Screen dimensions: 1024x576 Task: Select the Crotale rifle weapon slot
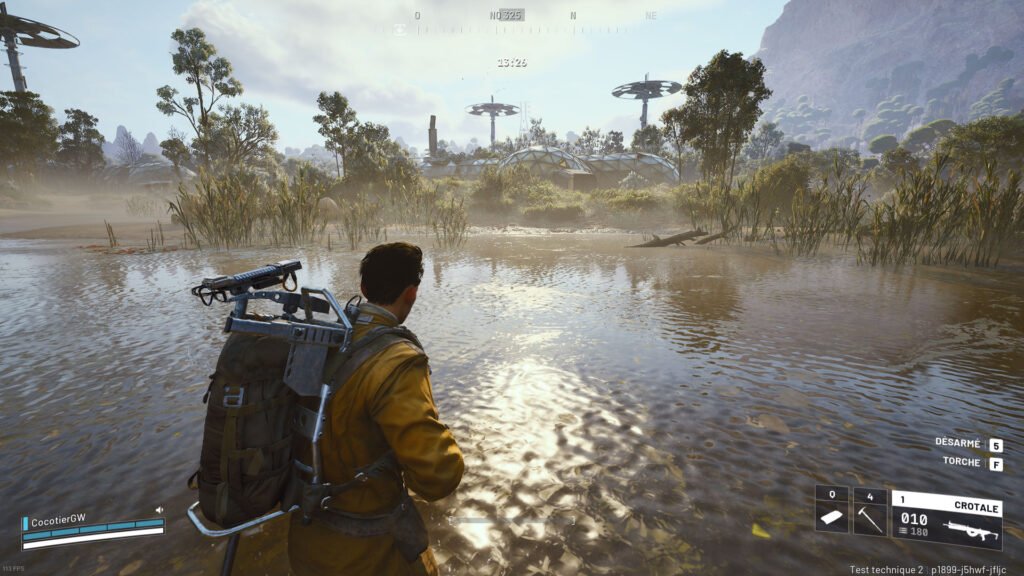tap(946, 518)
